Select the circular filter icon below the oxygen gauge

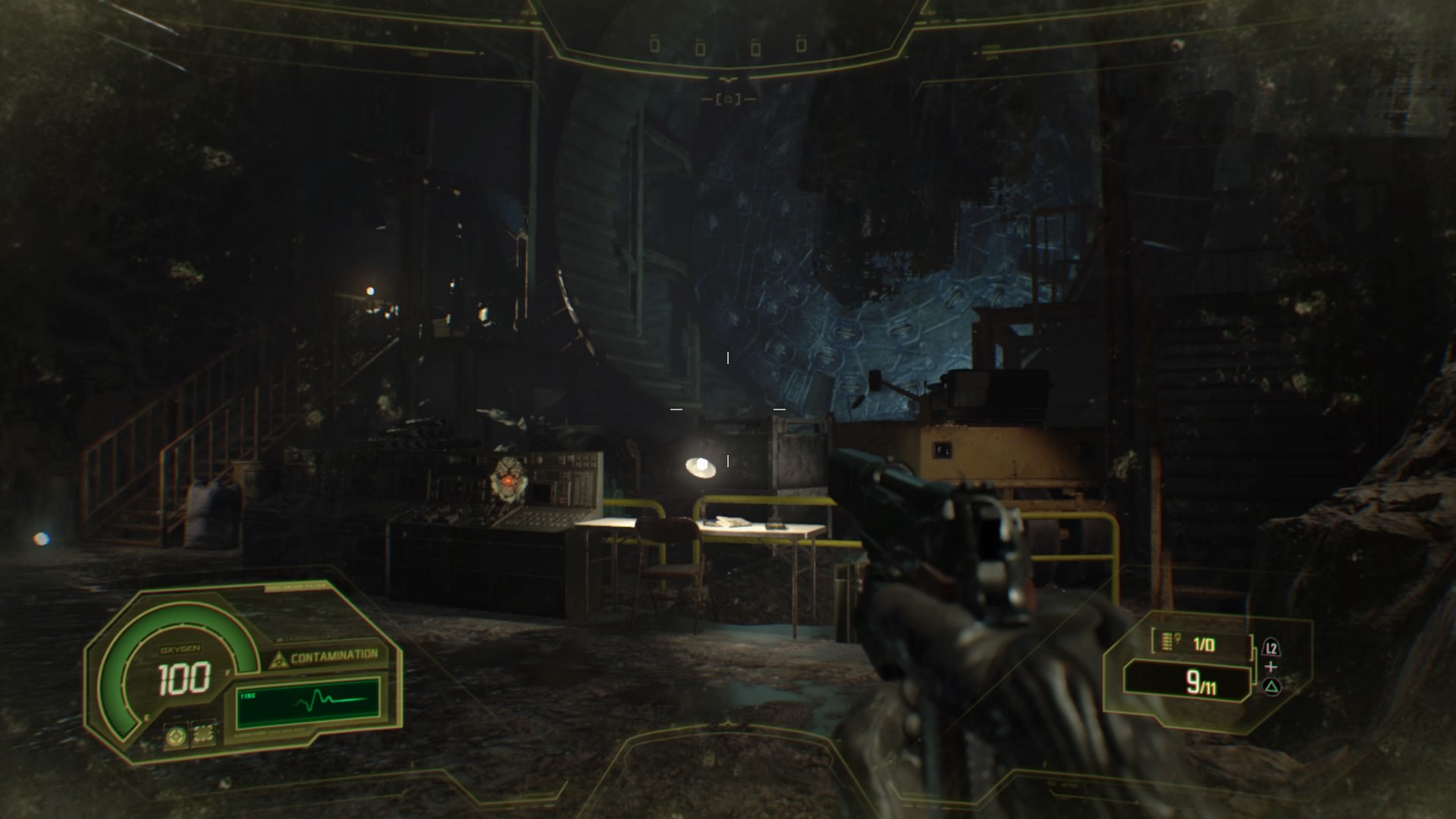click(177, 735)
